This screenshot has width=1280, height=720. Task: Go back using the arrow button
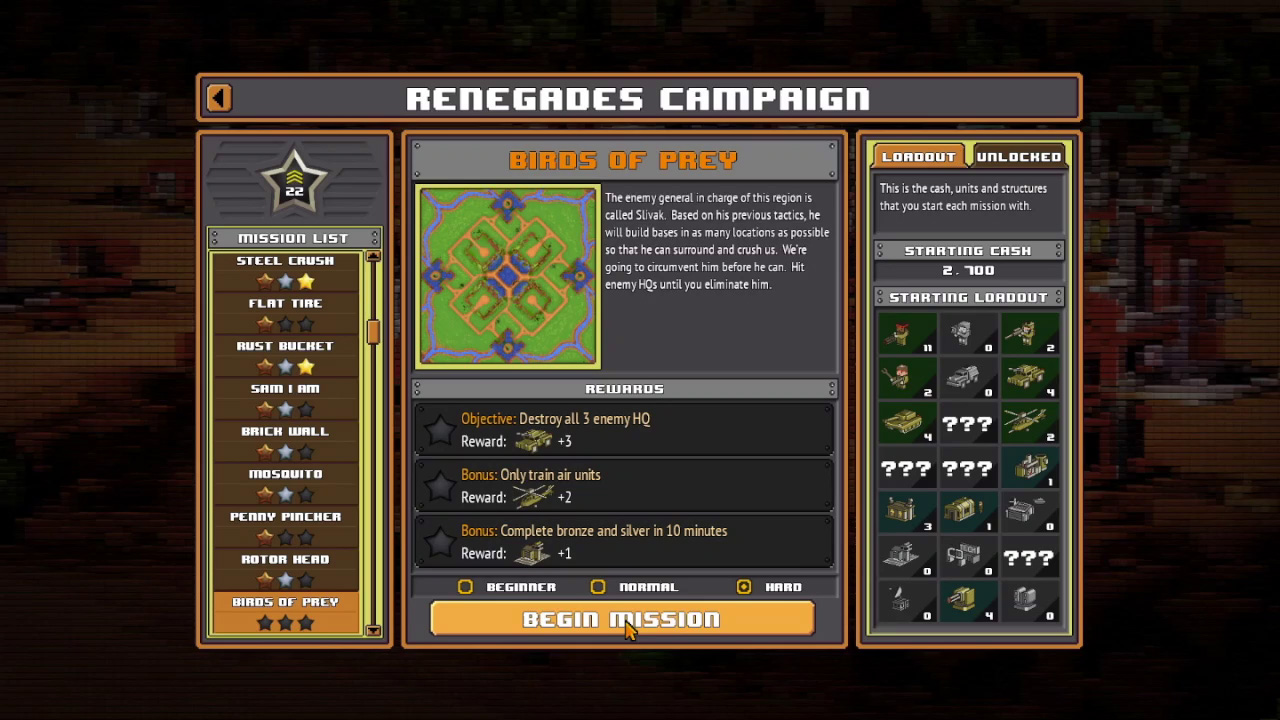pyautogui.click(x=219, y=98)
